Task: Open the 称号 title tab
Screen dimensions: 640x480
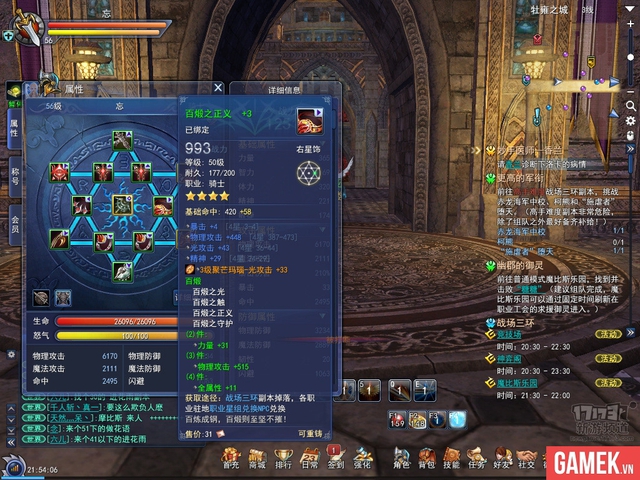Action: pyautogui.click(x=14, y=177)
